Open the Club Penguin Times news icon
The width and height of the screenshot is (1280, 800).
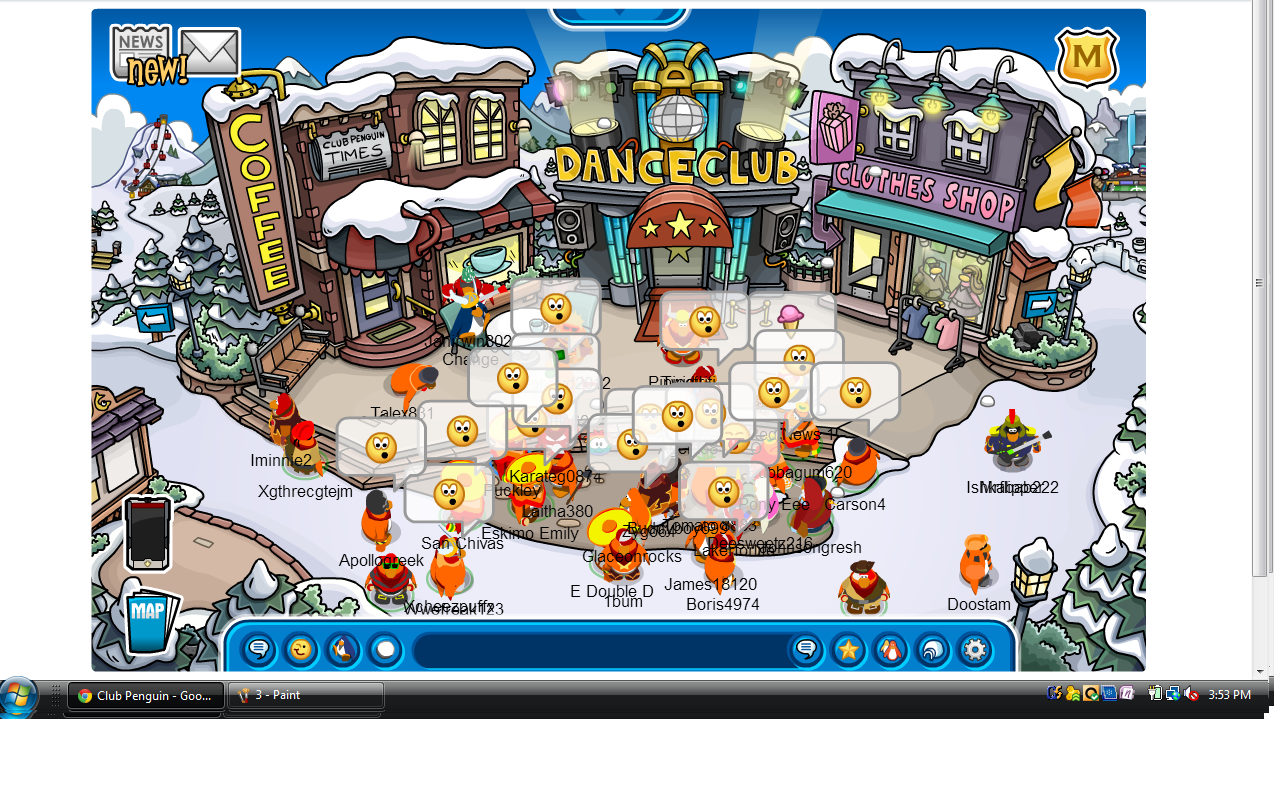[x=139, y=50]
